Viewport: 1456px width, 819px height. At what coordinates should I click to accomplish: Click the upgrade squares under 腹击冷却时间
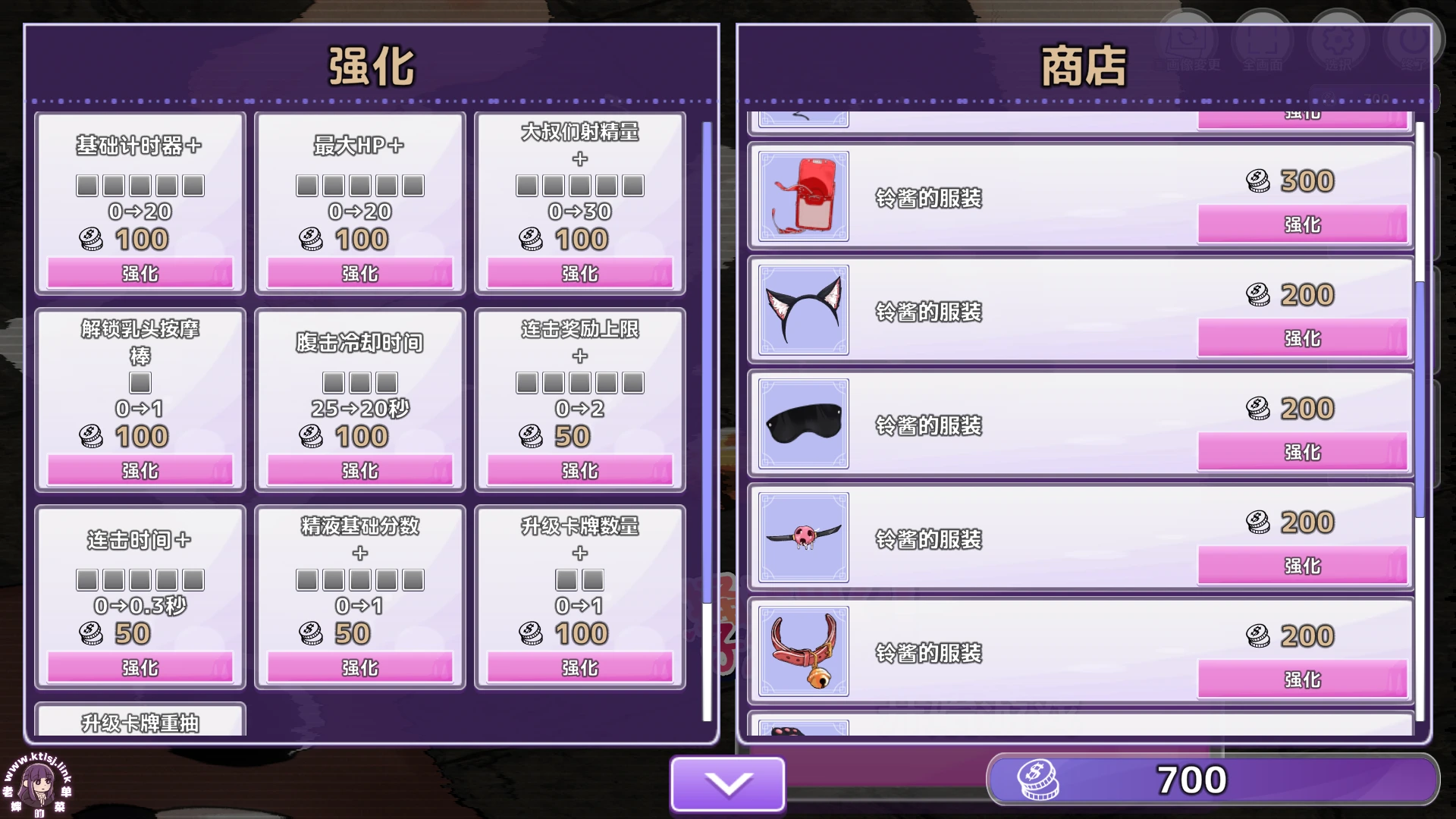pyautogui.click(x=359, y=383)
